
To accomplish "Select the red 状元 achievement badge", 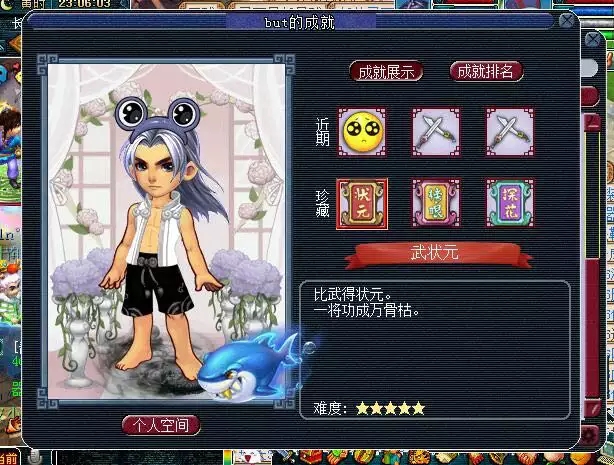I will 361,204.
